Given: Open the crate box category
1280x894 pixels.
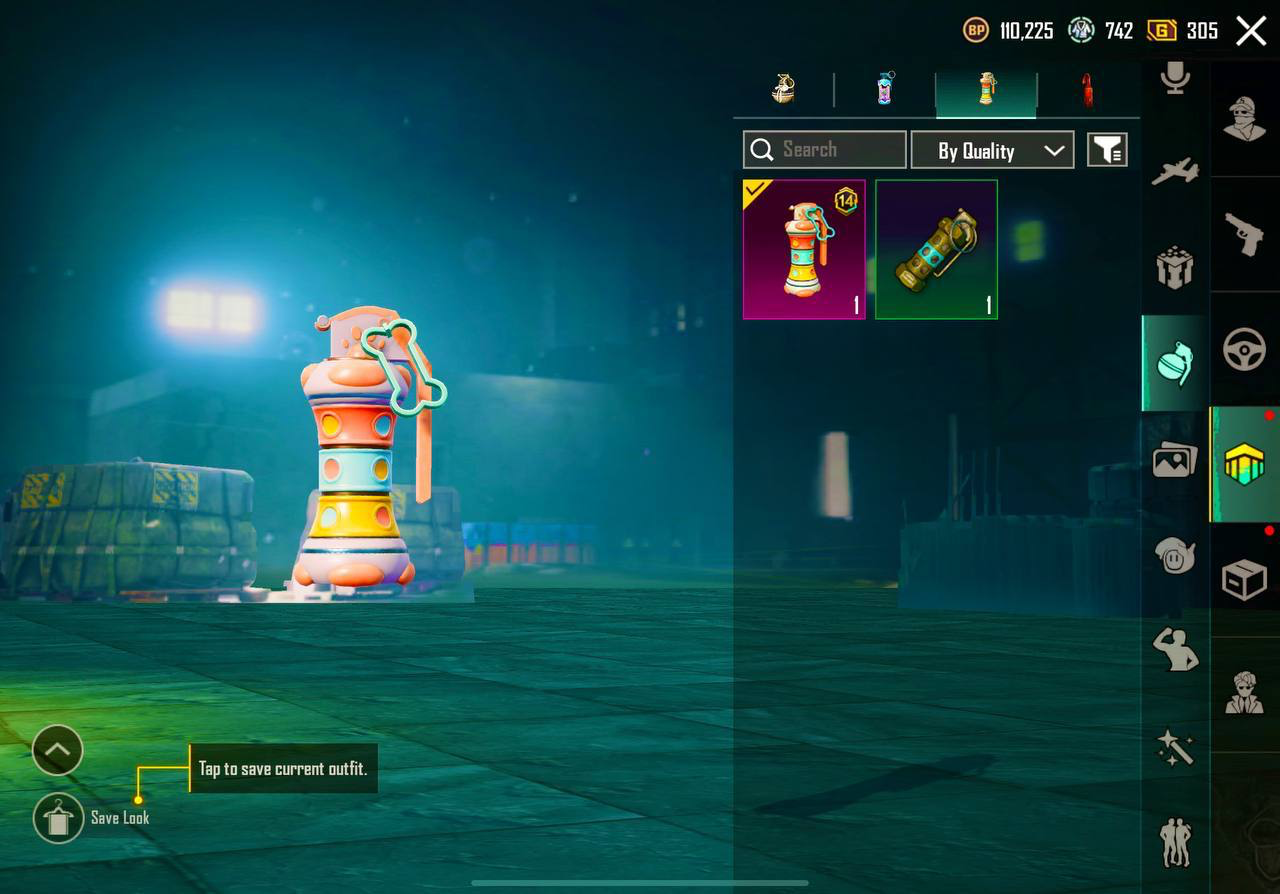Looking at the screenshot, I should [1245, 580].
